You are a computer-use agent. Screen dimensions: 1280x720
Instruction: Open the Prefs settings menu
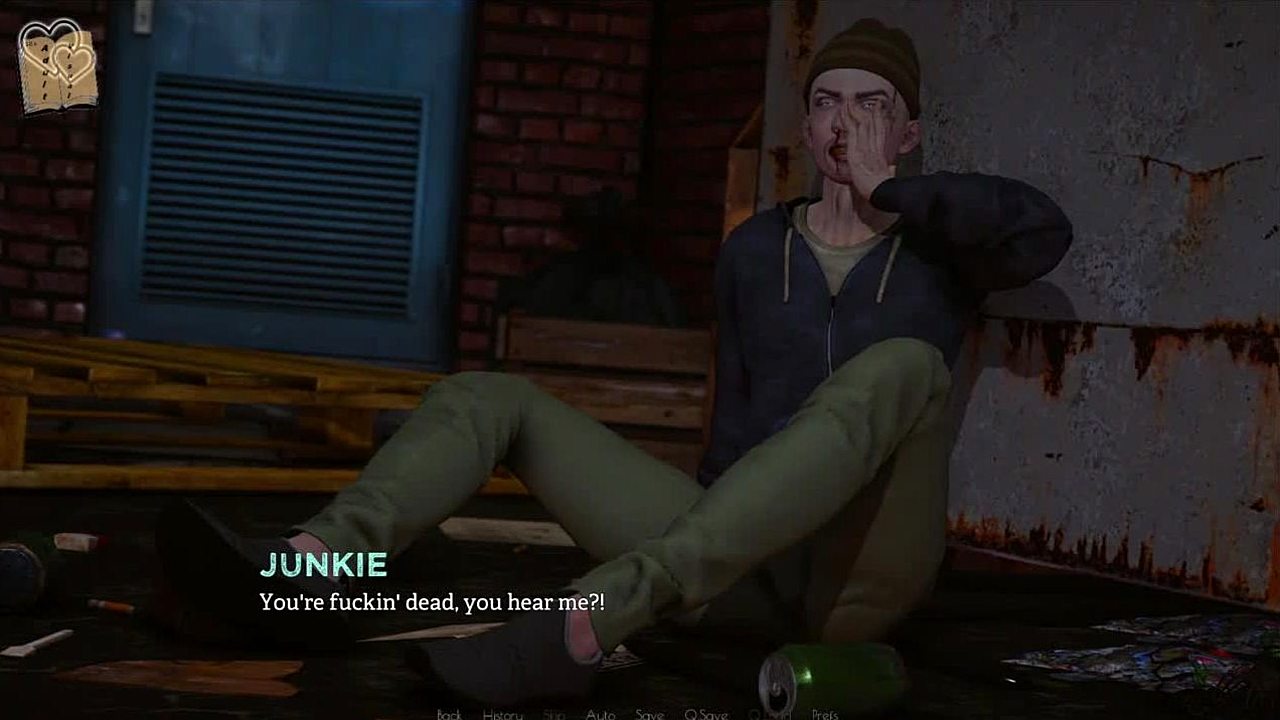[825, 714]
